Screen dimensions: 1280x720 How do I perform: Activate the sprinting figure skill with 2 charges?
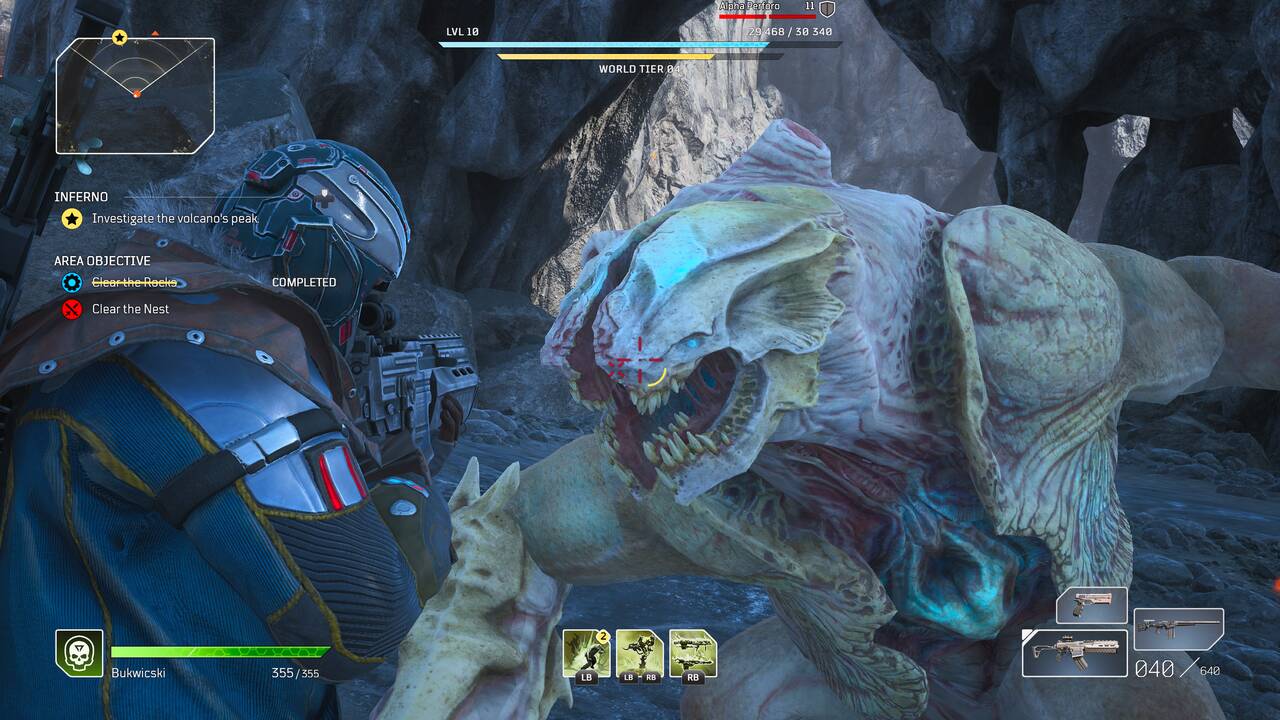tap(586, 652)
